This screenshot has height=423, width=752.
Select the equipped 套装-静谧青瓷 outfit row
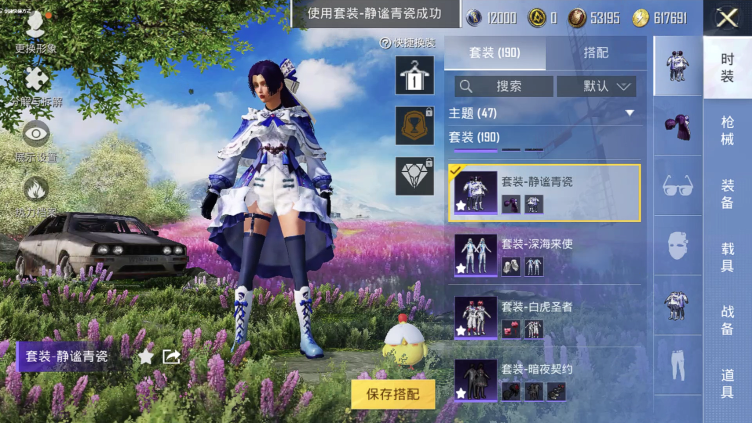tap(545, 193)
